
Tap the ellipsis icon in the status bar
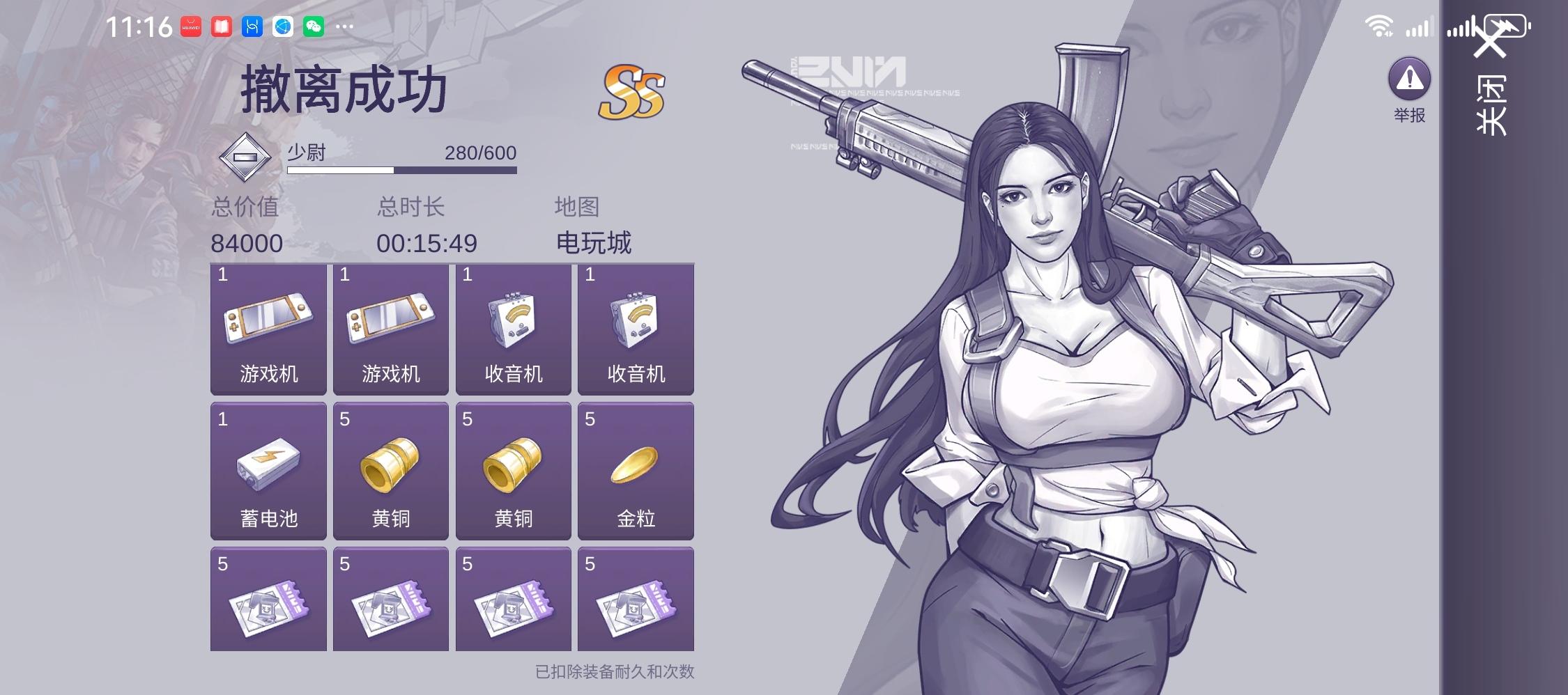[x=345, y=26]
